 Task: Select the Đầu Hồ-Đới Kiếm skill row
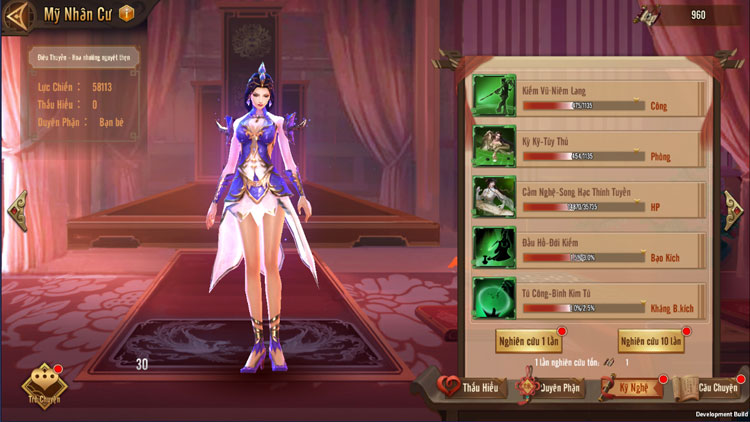click(x=588, y=248)
